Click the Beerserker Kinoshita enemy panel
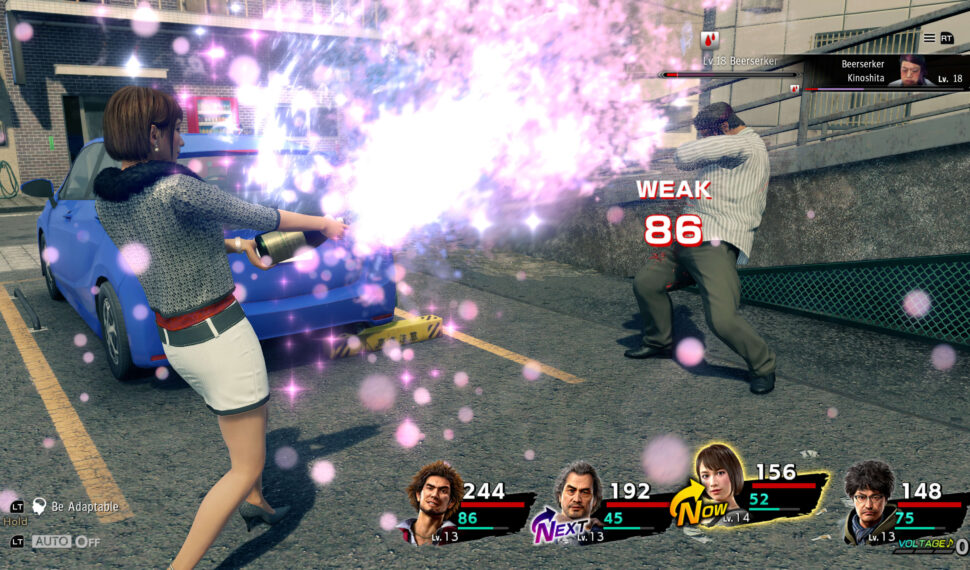 click(x=878, y=70)
